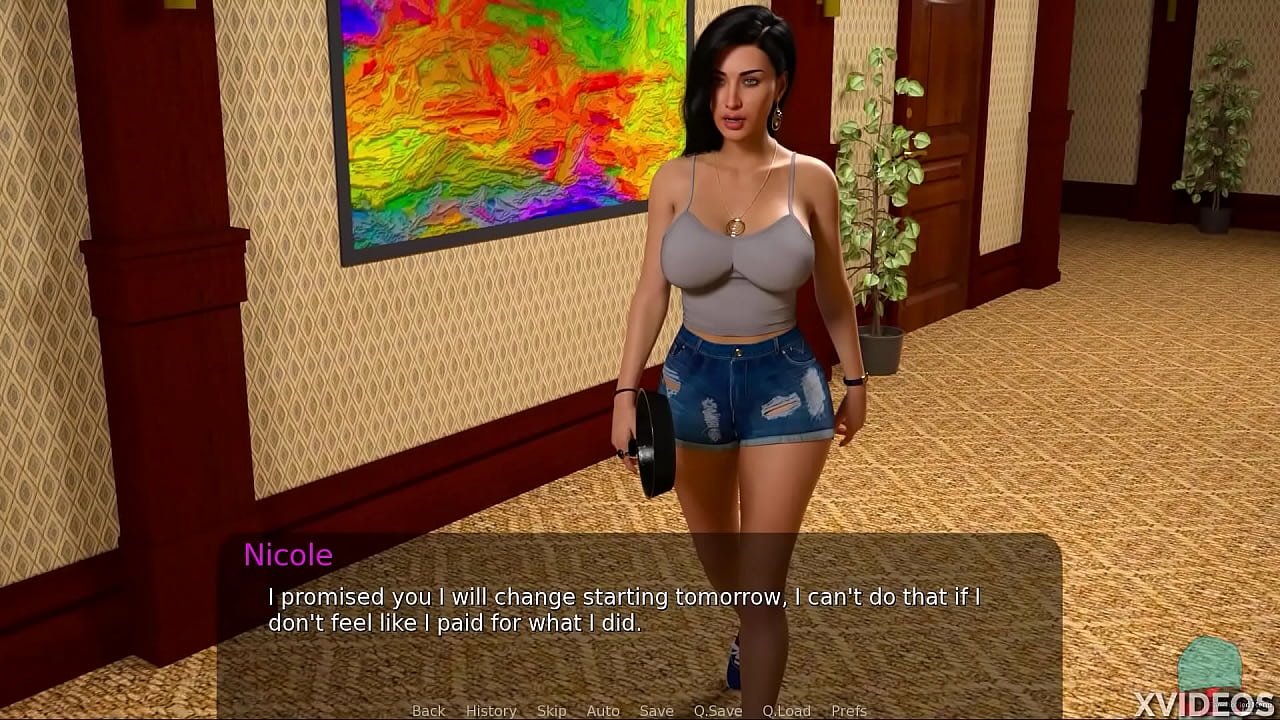Toggle fast-forward by clicking Skip
1280x720 pixels.
coord(552,710)
